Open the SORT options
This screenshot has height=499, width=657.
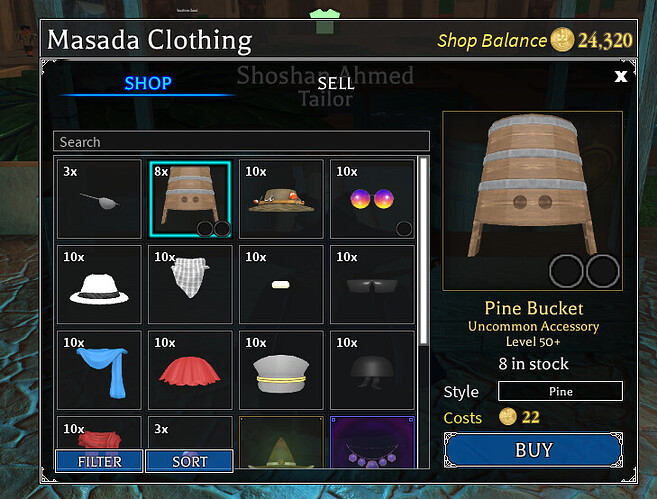(x=189, y=461)
